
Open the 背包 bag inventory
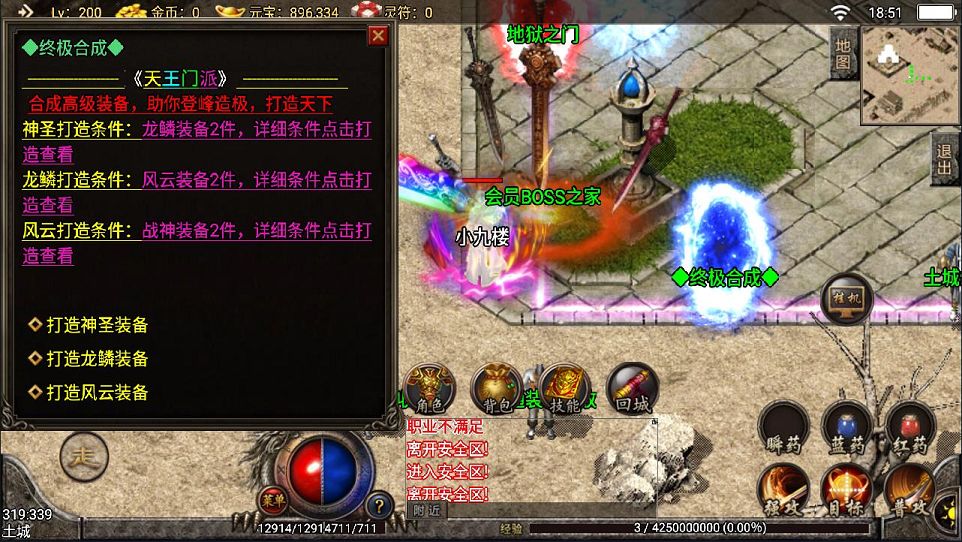coord(497,389)
